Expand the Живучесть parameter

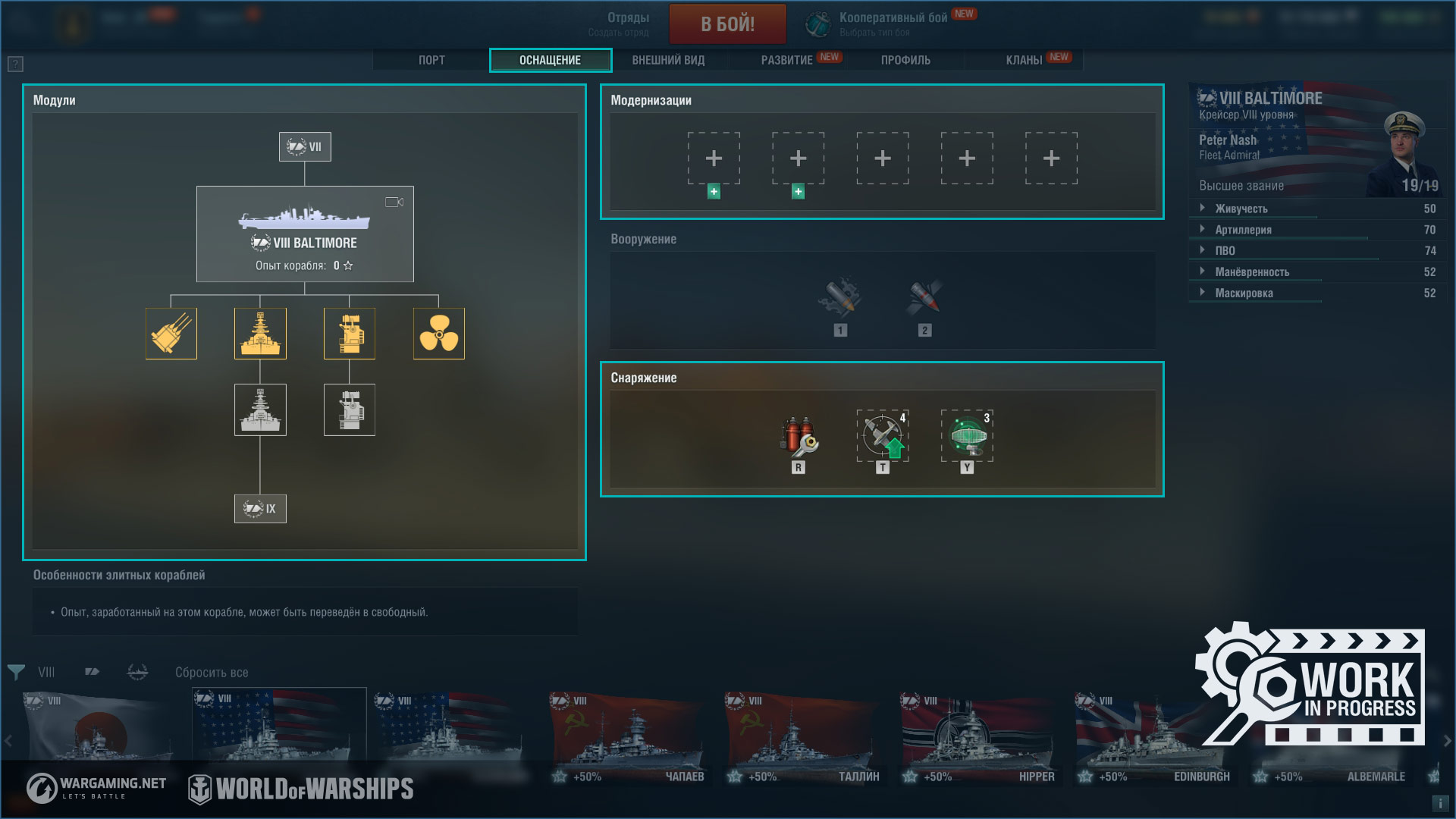click(1241, 209)
